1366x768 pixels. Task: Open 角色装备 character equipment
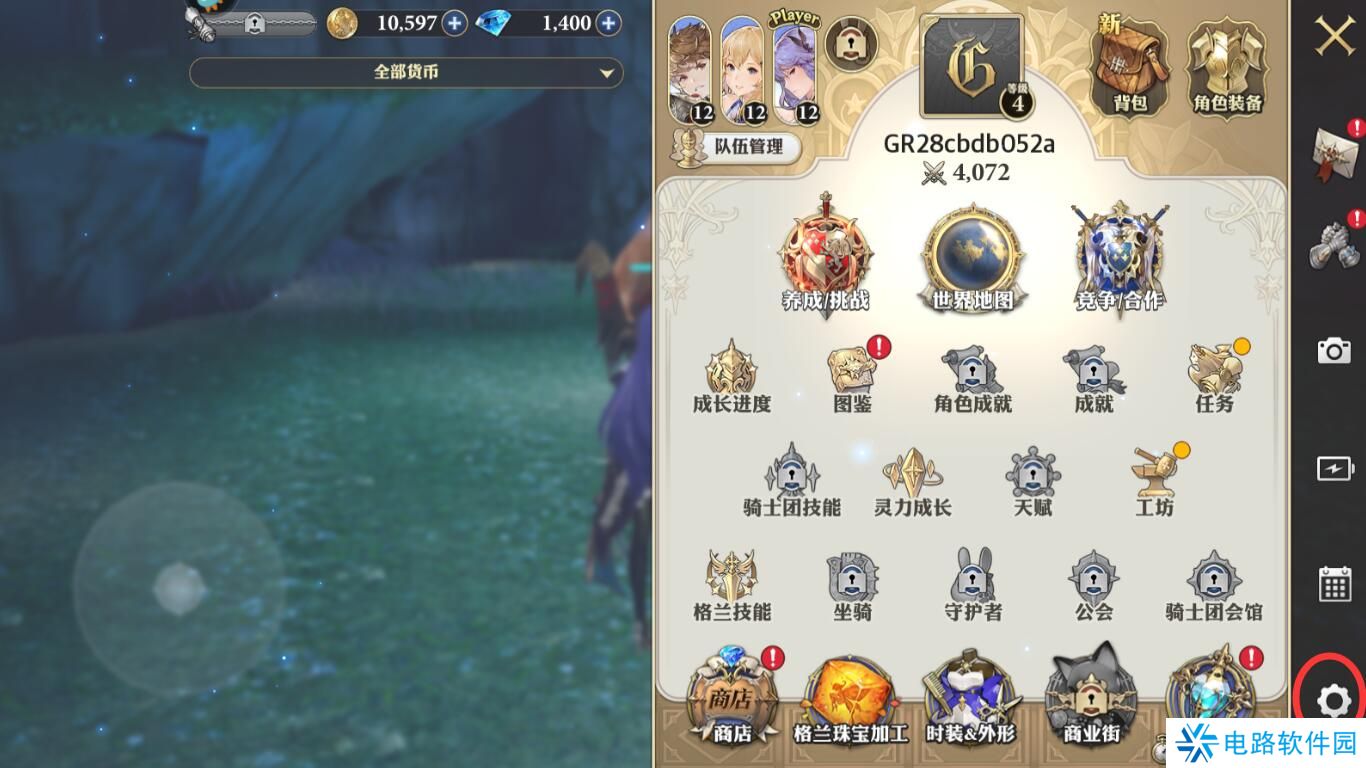[1226, 60]
